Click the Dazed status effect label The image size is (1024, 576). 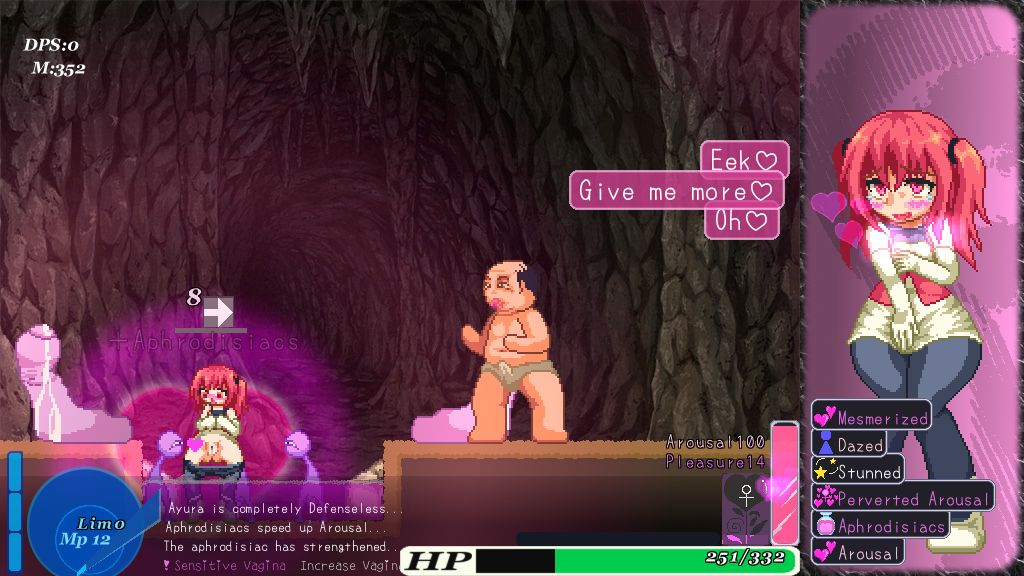pyautogui.click(x=849, y=445)
